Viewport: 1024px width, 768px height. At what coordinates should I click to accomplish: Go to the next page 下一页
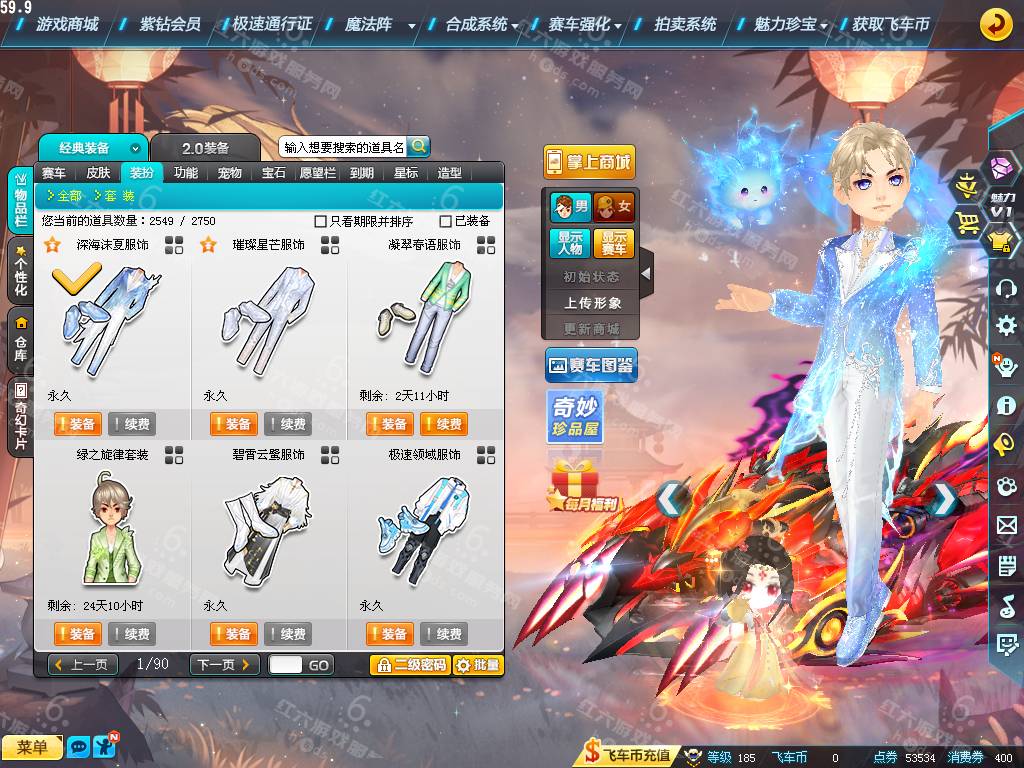tap(224, 665)
